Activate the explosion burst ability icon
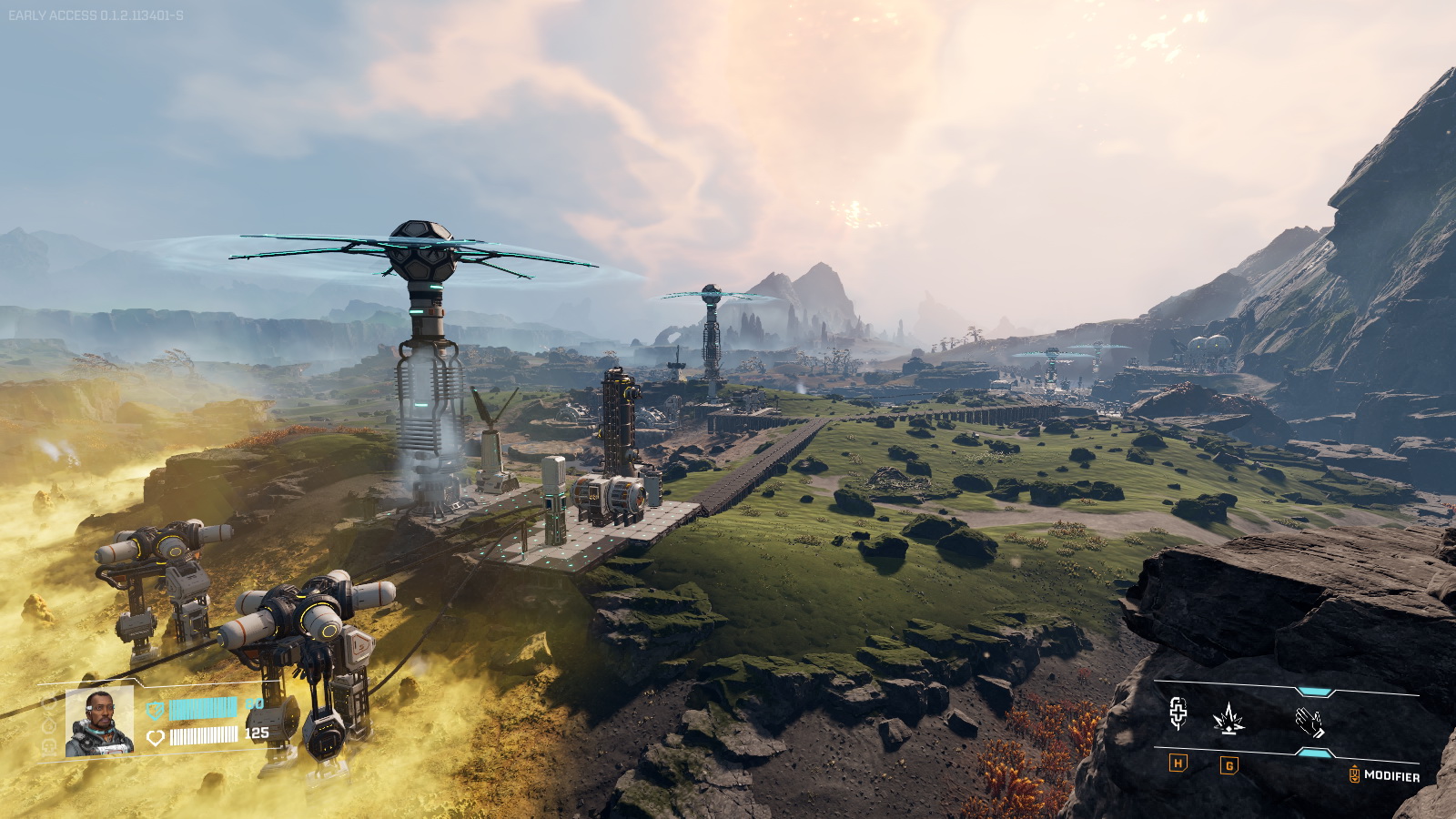Viewport: 1456px width, 819px height. click(1228, 719)
